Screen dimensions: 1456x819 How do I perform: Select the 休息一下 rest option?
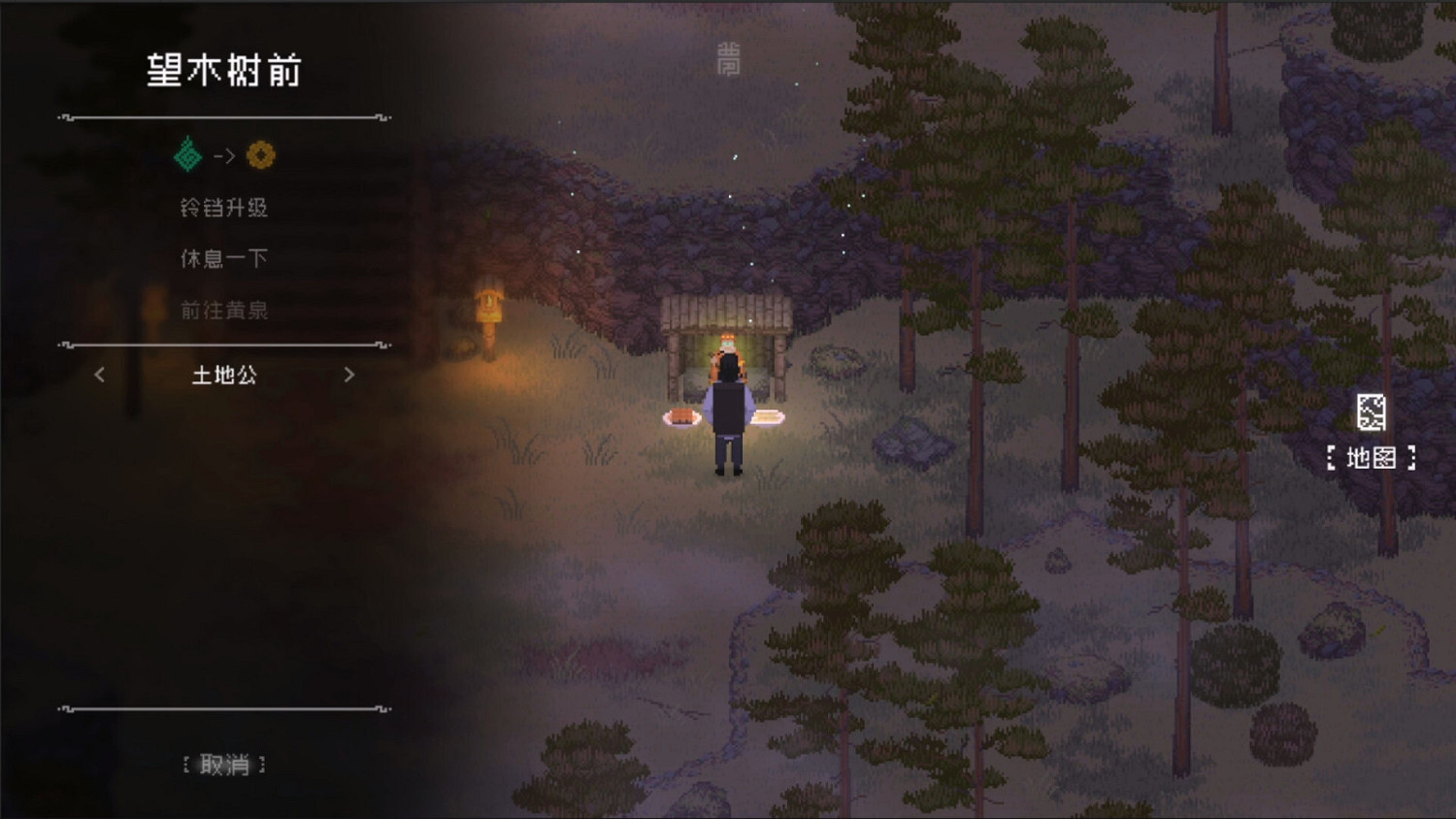tap(224, 258)
